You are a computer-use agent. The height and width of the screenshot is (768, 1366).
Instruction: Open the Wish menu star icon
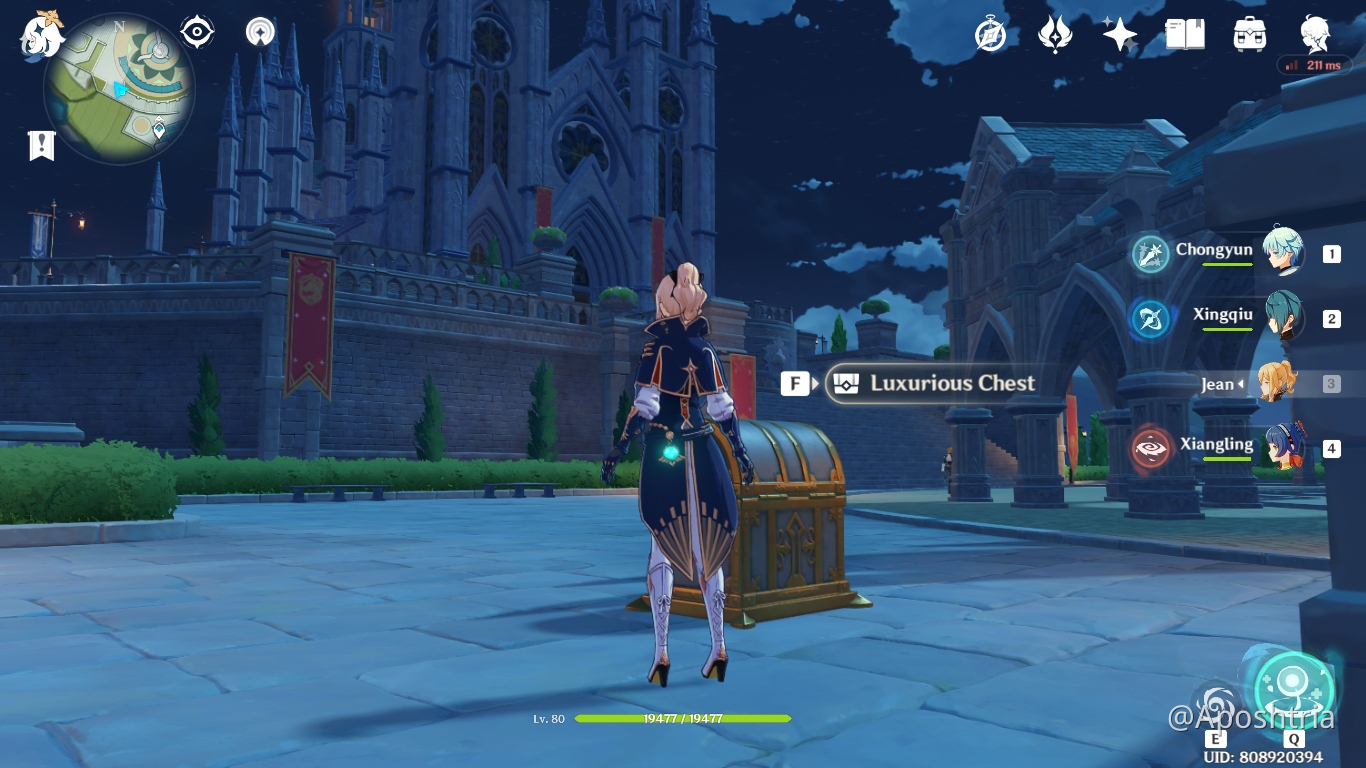tap(1118, 33)
